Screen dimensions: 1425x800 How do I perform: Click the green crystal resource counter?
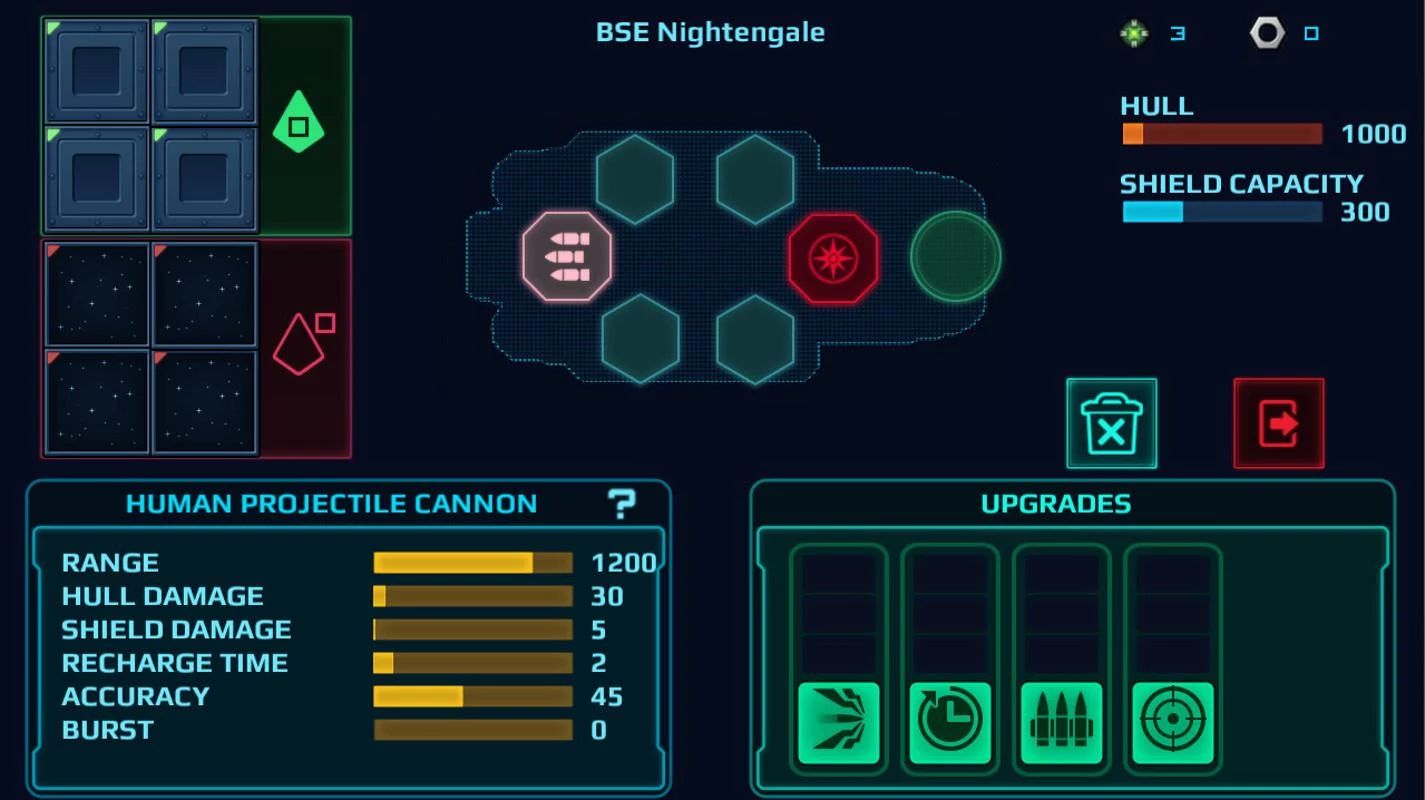click(x=1133, y=32)
